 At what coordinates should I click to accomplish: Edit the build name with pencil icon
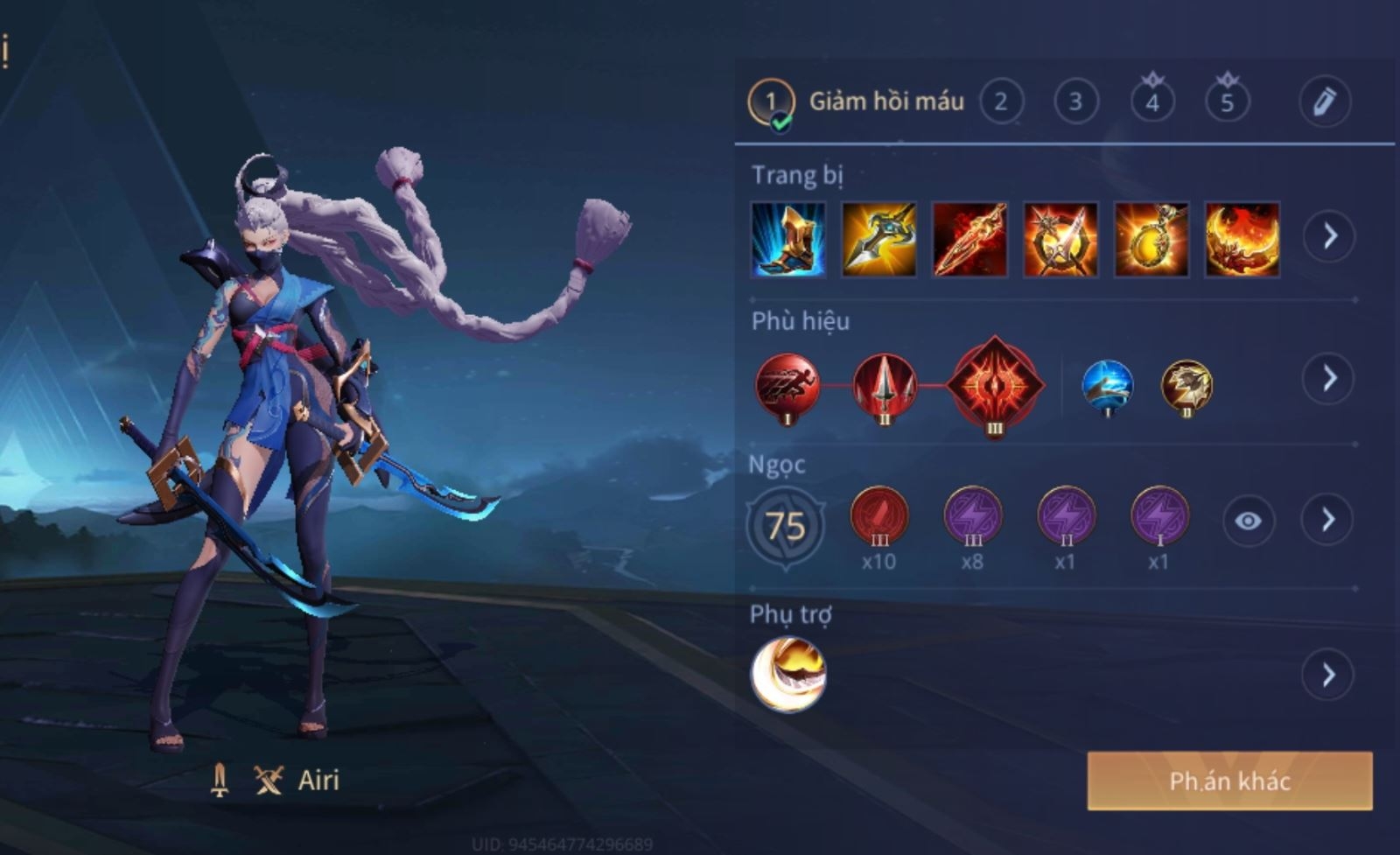pos(1324,102)
